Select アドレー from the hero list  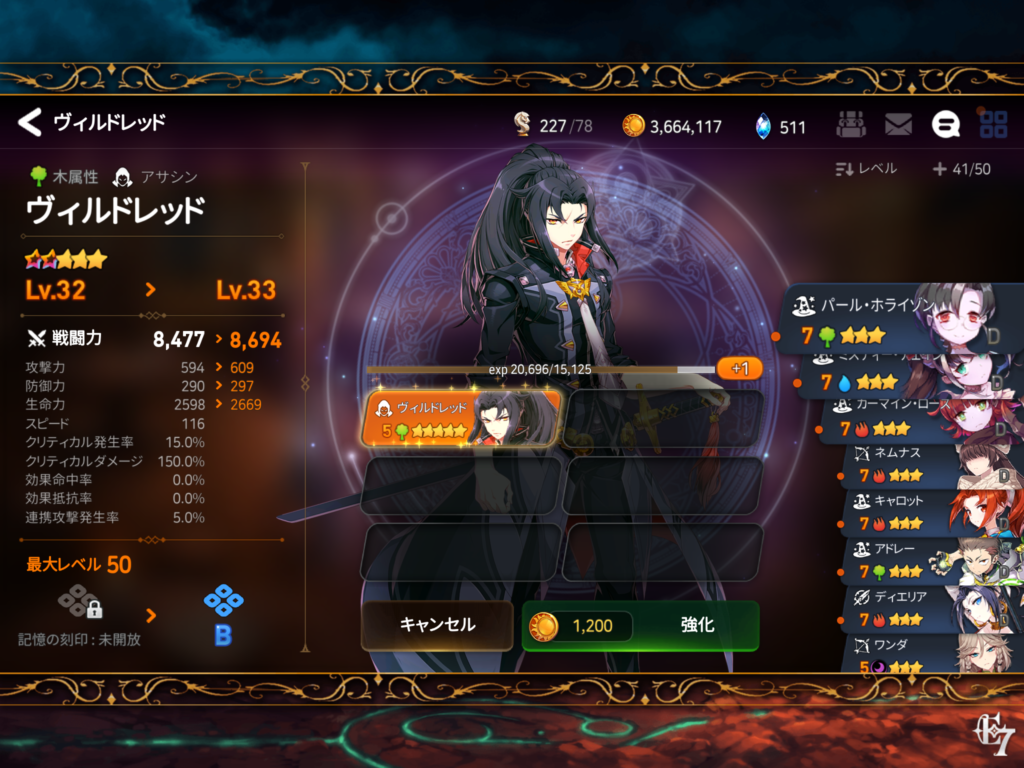[x=930, y=558]
